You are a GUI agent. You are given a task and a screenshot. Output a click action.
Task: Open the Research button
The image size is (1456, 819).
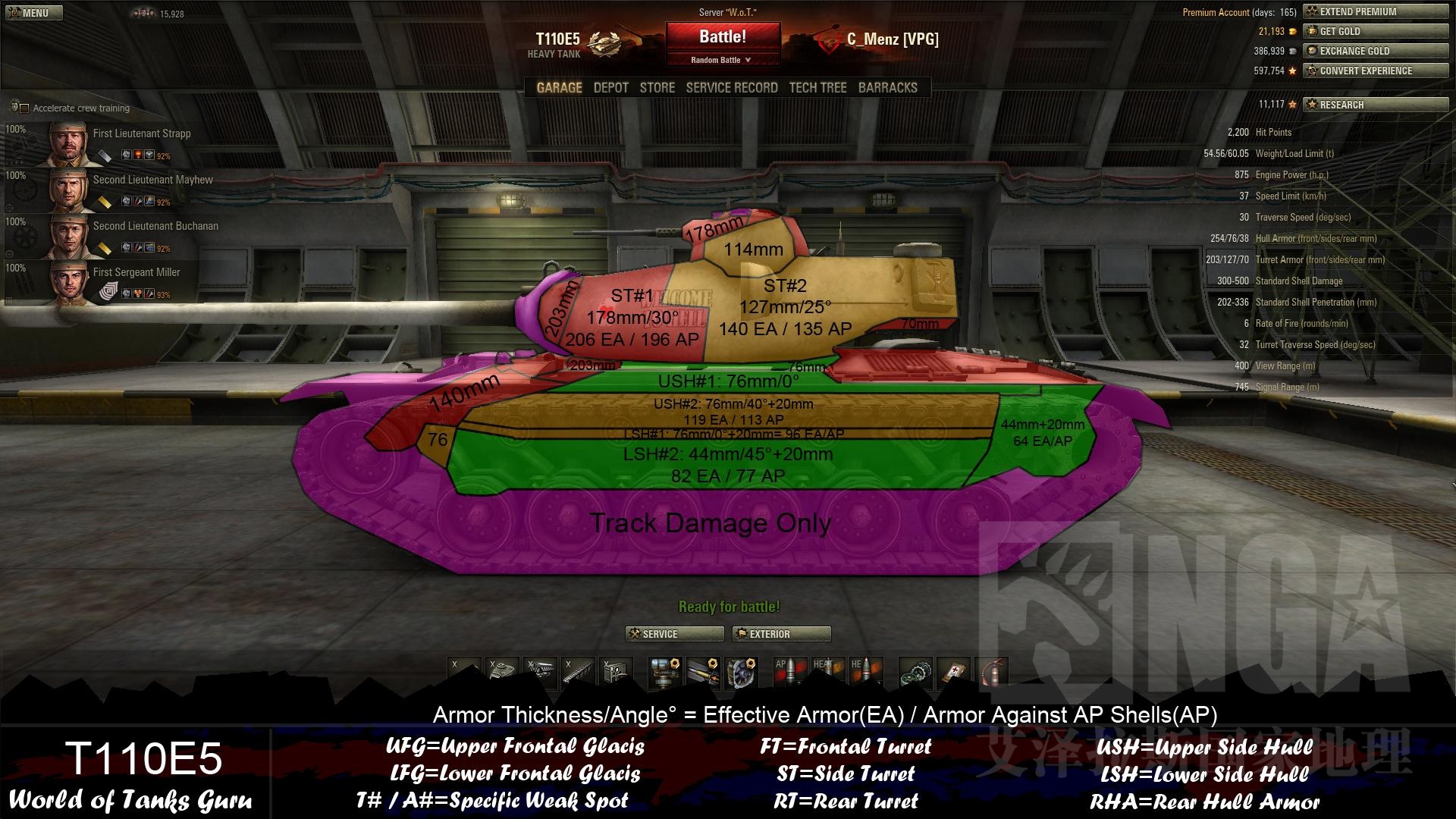click(1375, 105)
